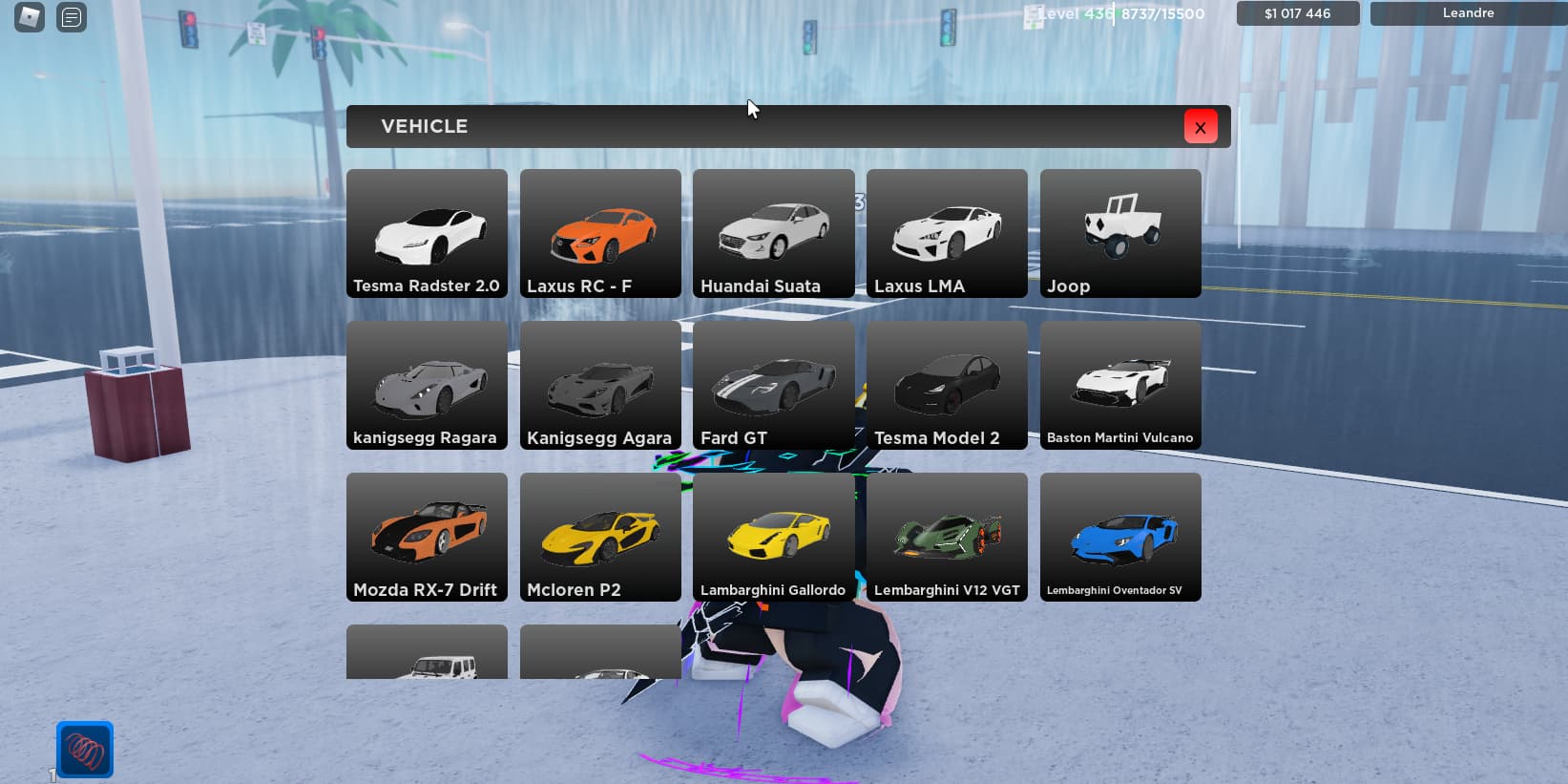Choose the green Lembarghini V12 VGT

(x=947, y=536)
